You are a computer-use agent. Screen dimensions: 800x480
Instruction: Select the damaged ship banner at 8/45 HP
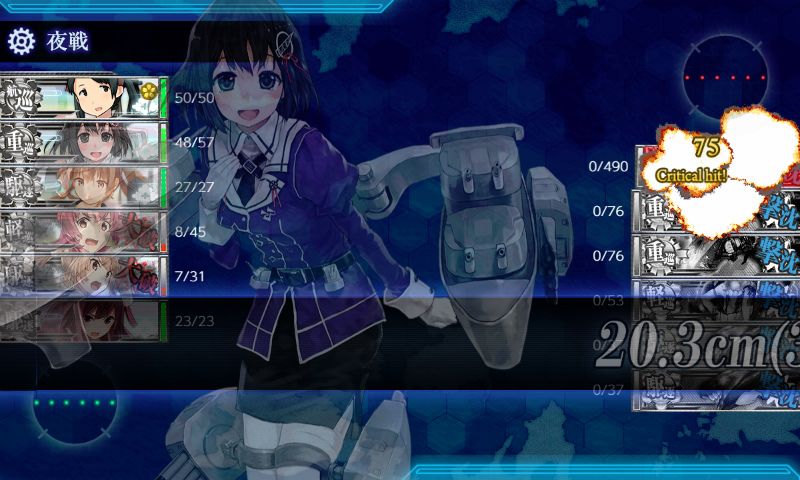click(82, 231)
